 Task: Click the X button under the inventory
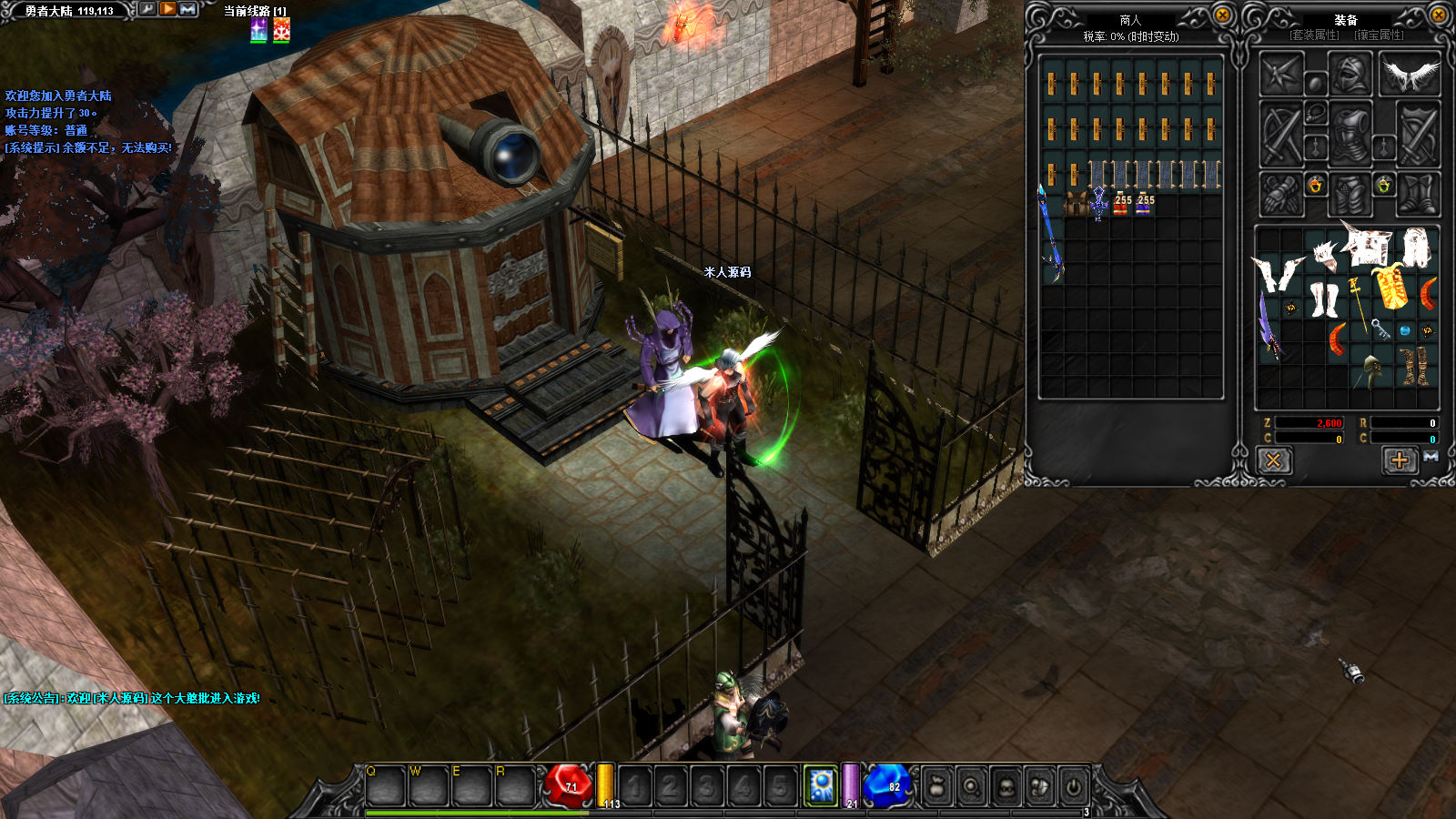click(x=1273, y=460)
